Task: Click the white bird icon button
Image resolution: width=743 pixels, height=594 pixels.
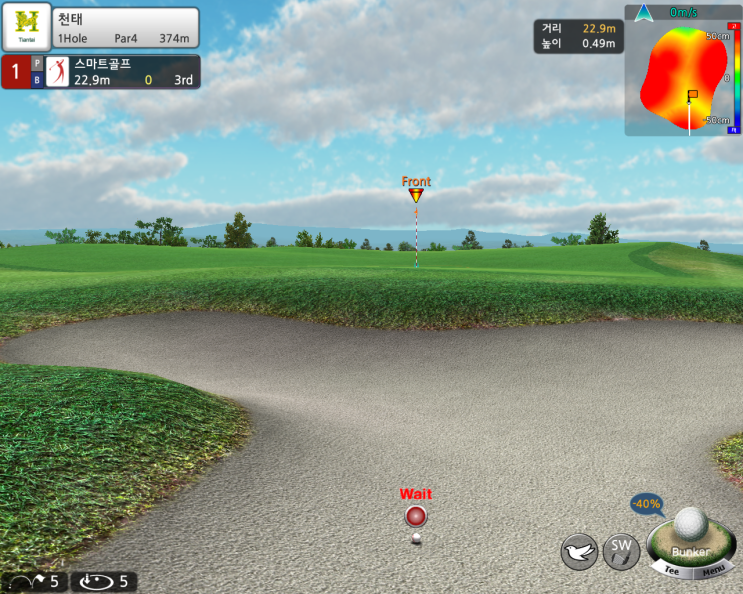Action: (579, 552)
